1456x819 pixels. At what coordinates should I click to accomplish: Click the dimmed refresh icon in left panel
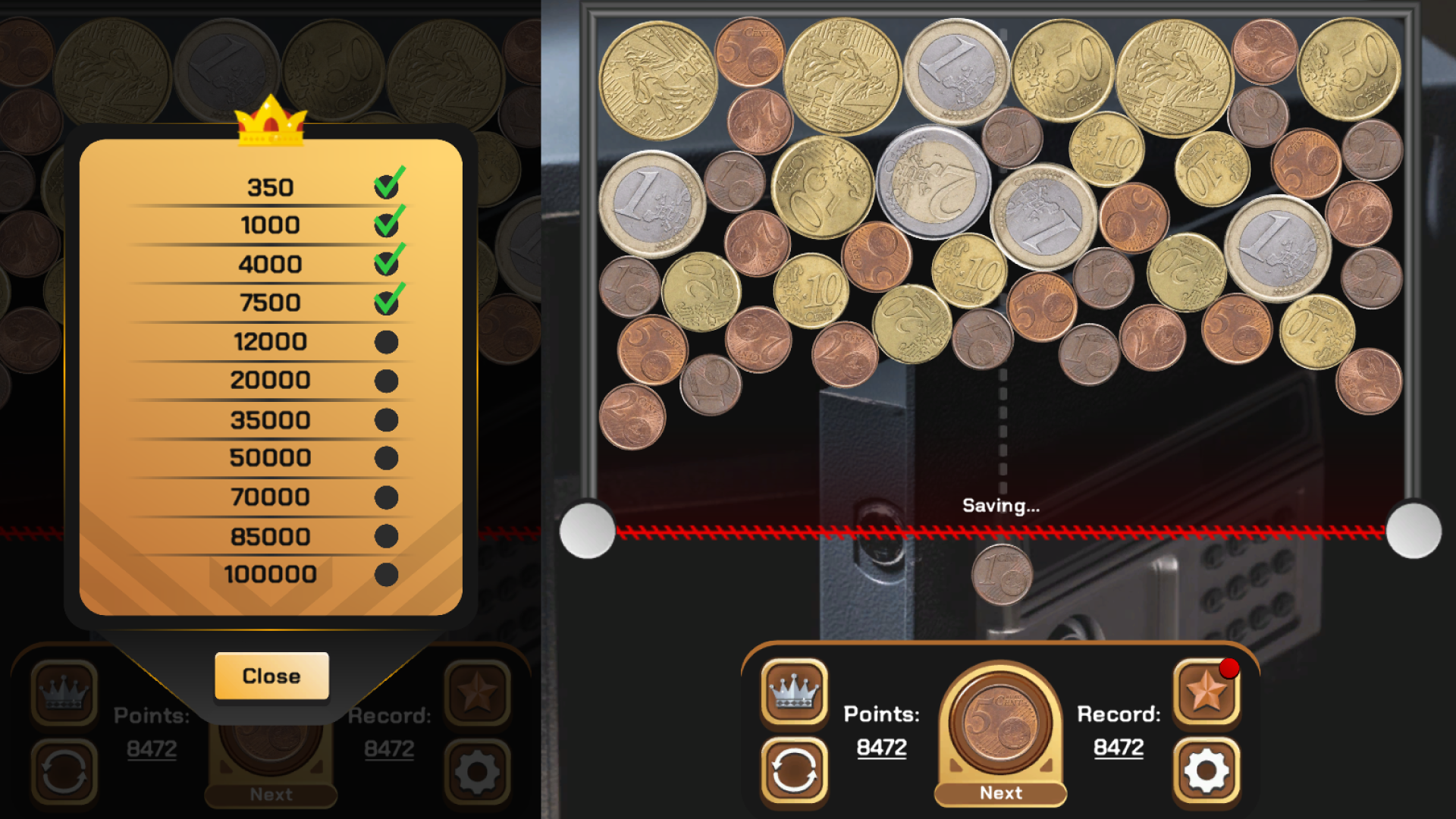point(64,772)
